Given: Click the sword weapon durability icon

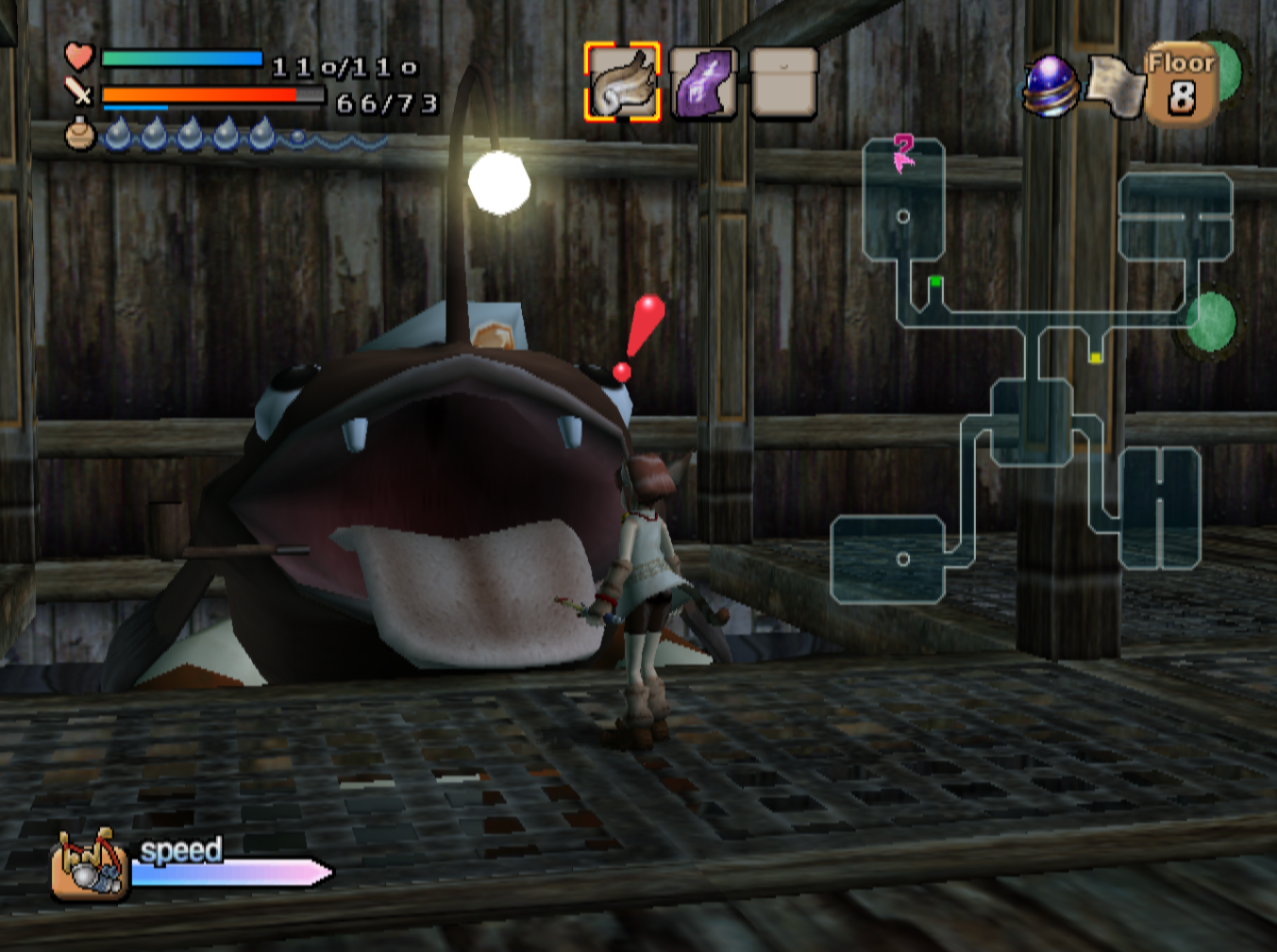Looking at the screenshot, I should (78, 92).
